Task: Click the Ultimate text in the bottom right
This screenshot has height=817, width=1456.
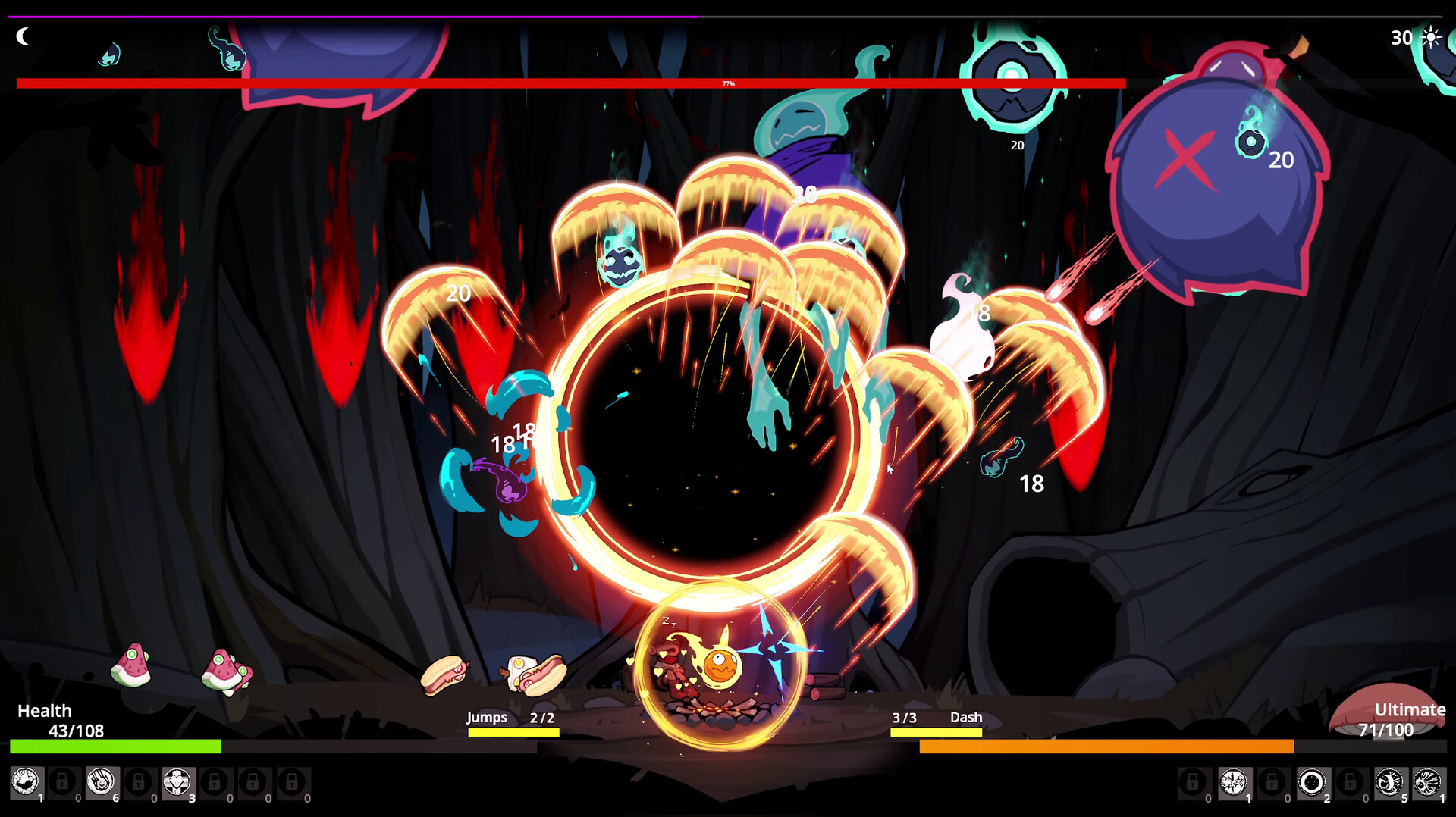Action: [x=1410, y=710]
